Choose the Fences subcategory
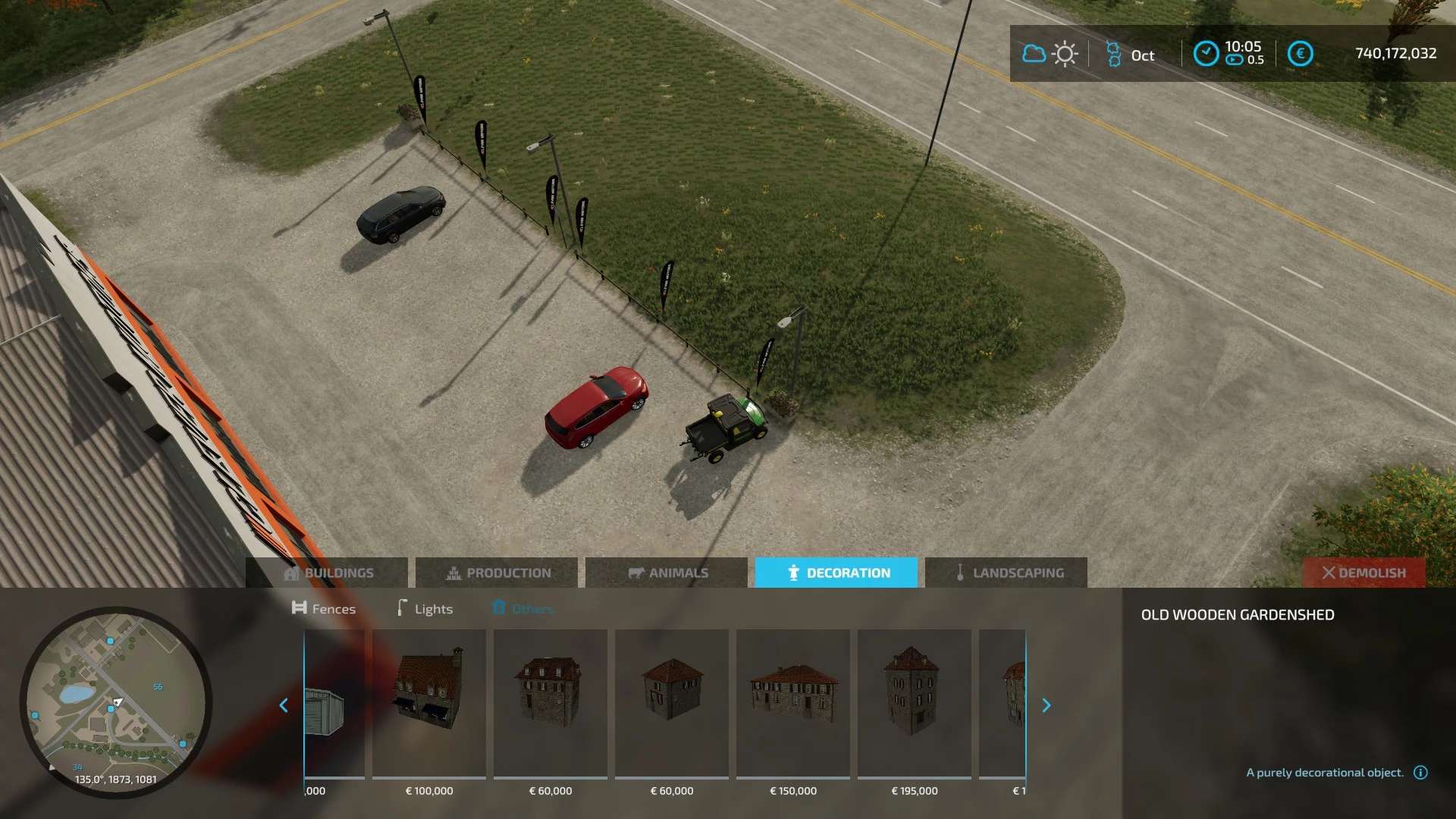Screen dimensions: 1456x819 [x=324, y=608]
